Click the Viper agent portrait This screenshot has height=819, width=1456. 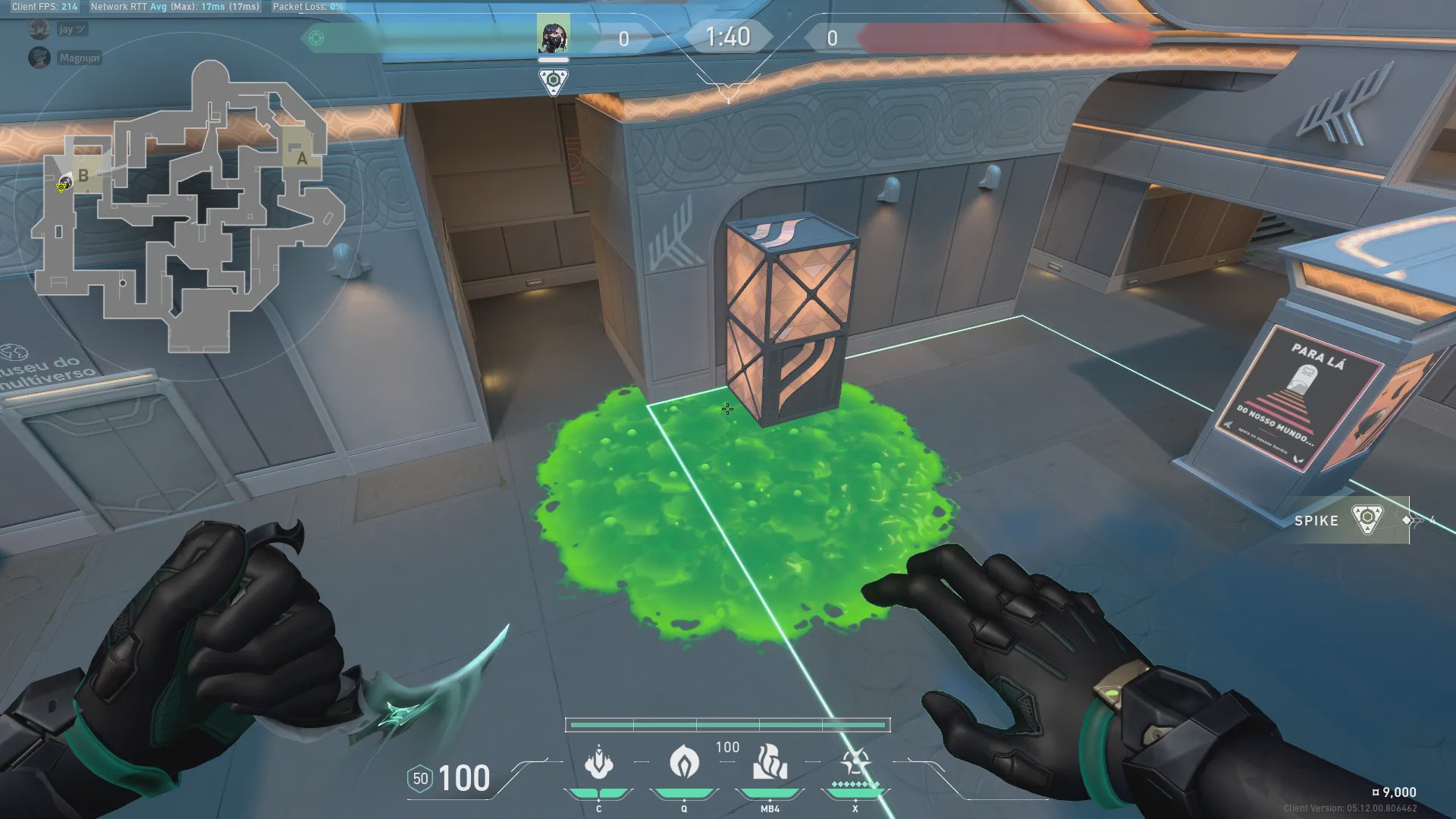point(553,34)
